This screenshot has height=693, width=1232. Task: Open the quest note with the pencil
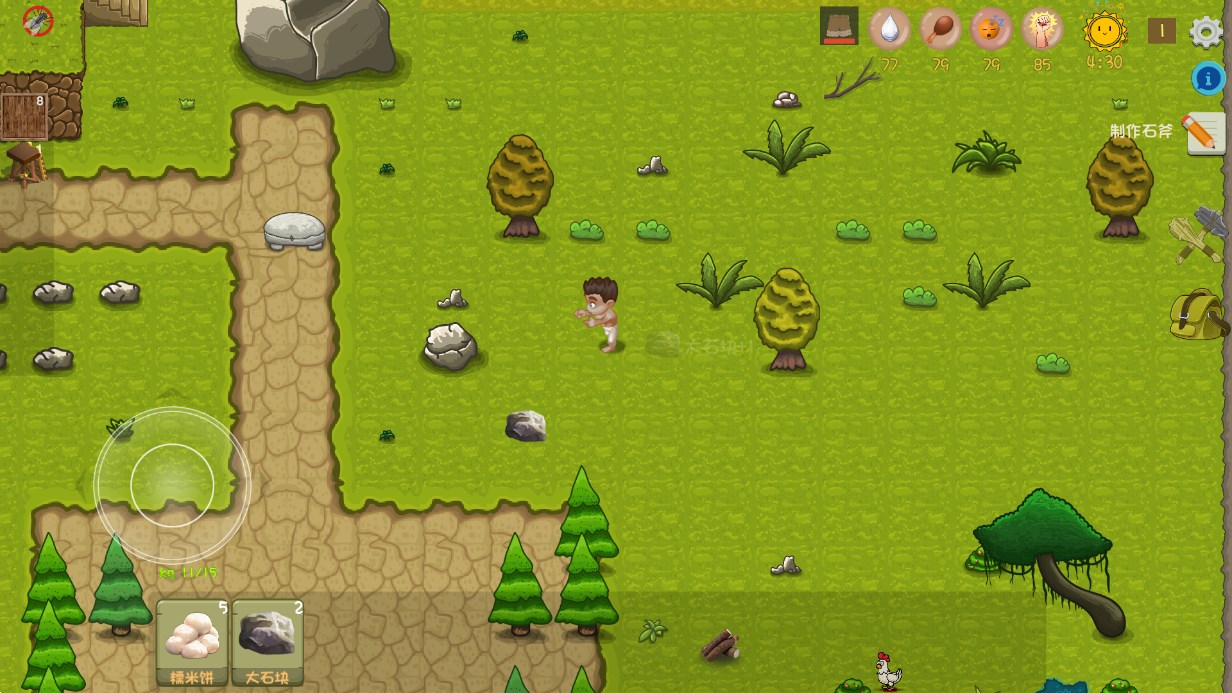point(1204,133)
